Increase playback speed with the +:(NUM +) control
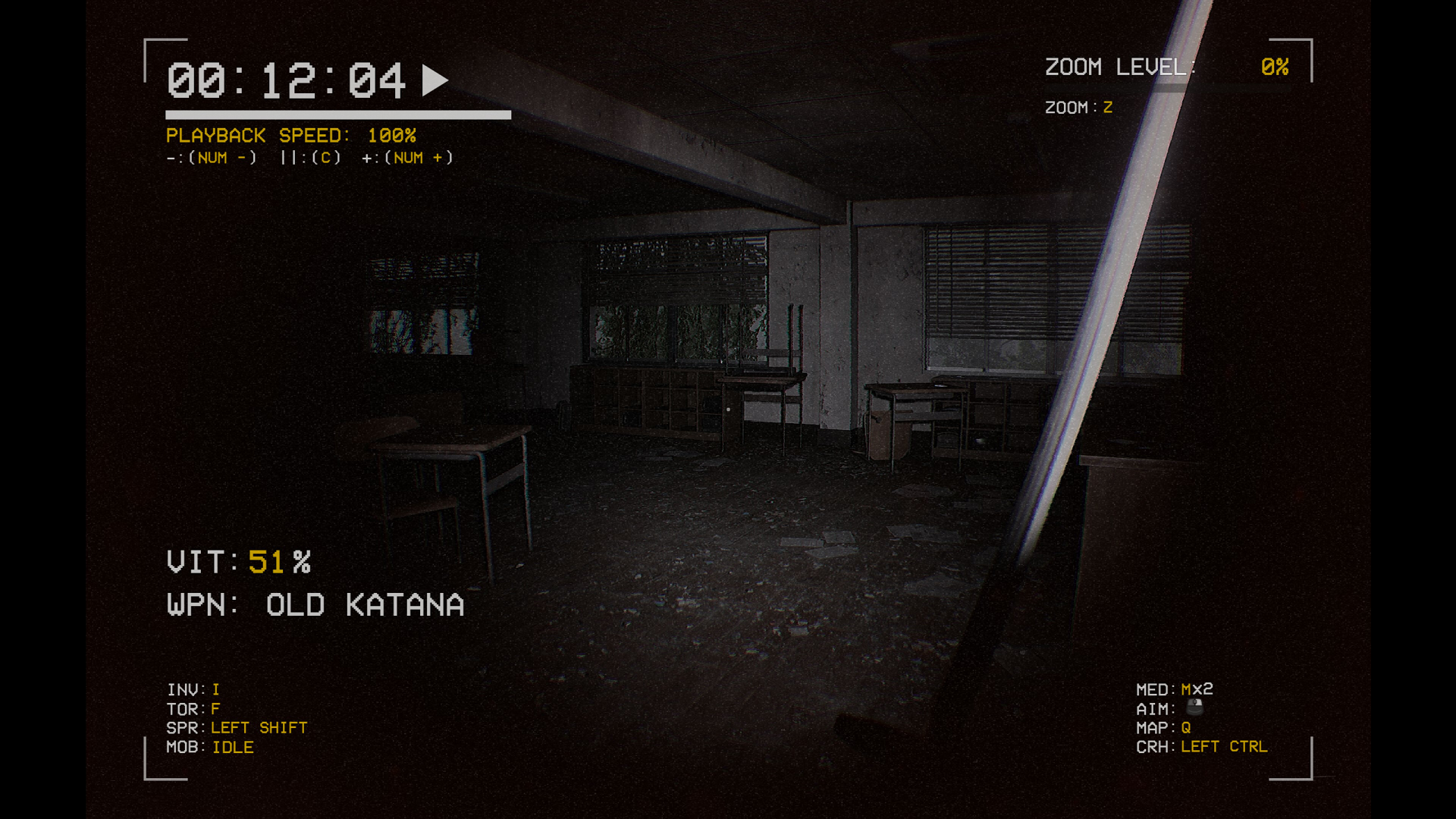This screenshot has width=1456, height=819. point(407,158)
